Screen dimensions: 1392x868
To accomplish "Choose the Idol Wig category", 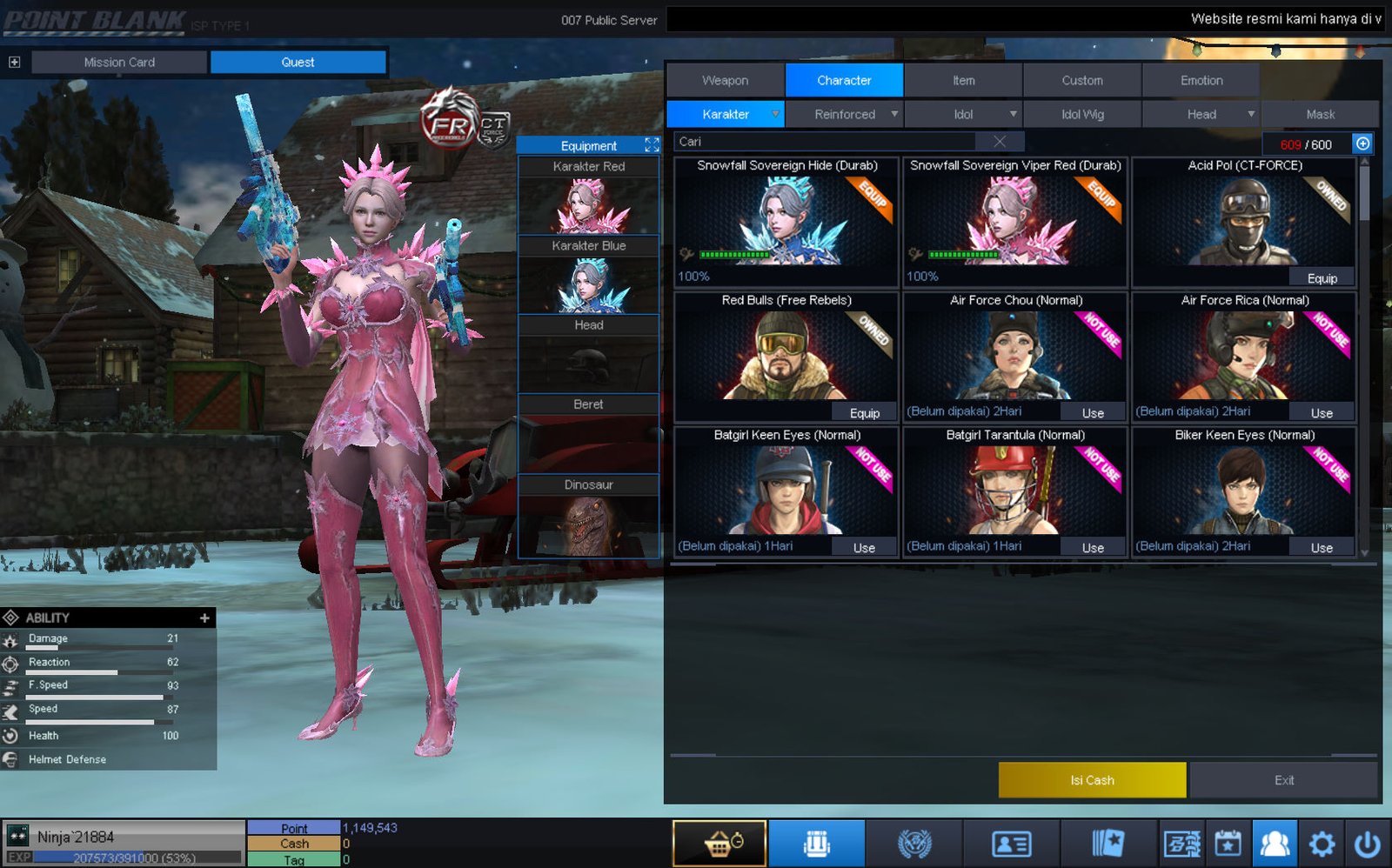I will point(1082,114).
